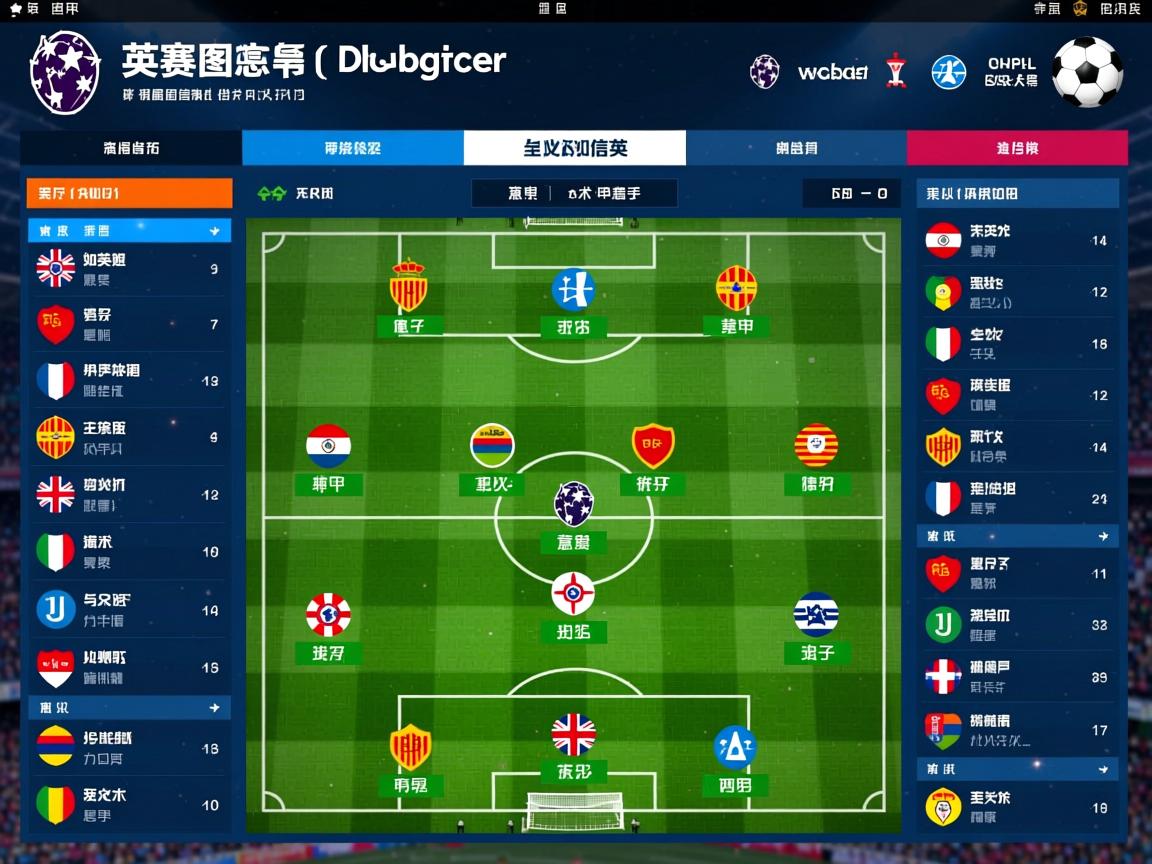Choose the yellow badge row showing 19
Image resolution: width=1152 pixels, height=864 pixels.
pos(1018,807)
